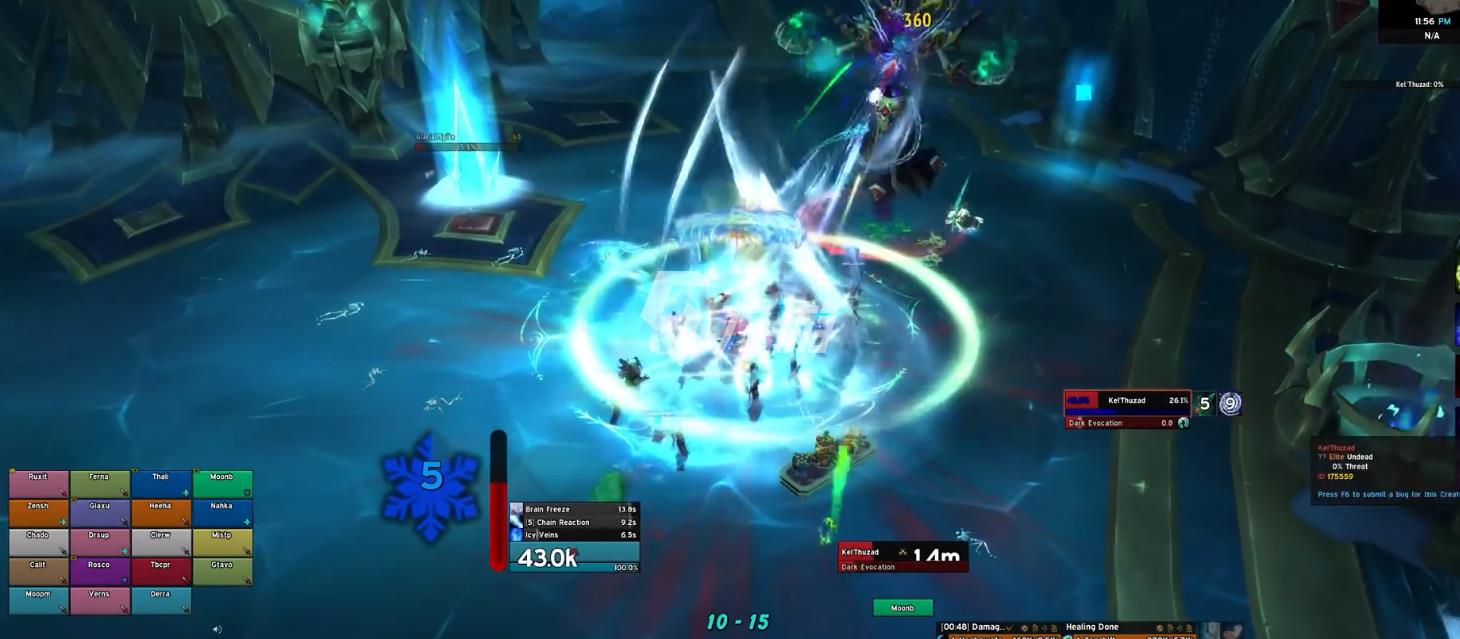Viewport: 1460px width, 639px height.
Task: Target Glaxu in the raid grid
Action: 100,513
